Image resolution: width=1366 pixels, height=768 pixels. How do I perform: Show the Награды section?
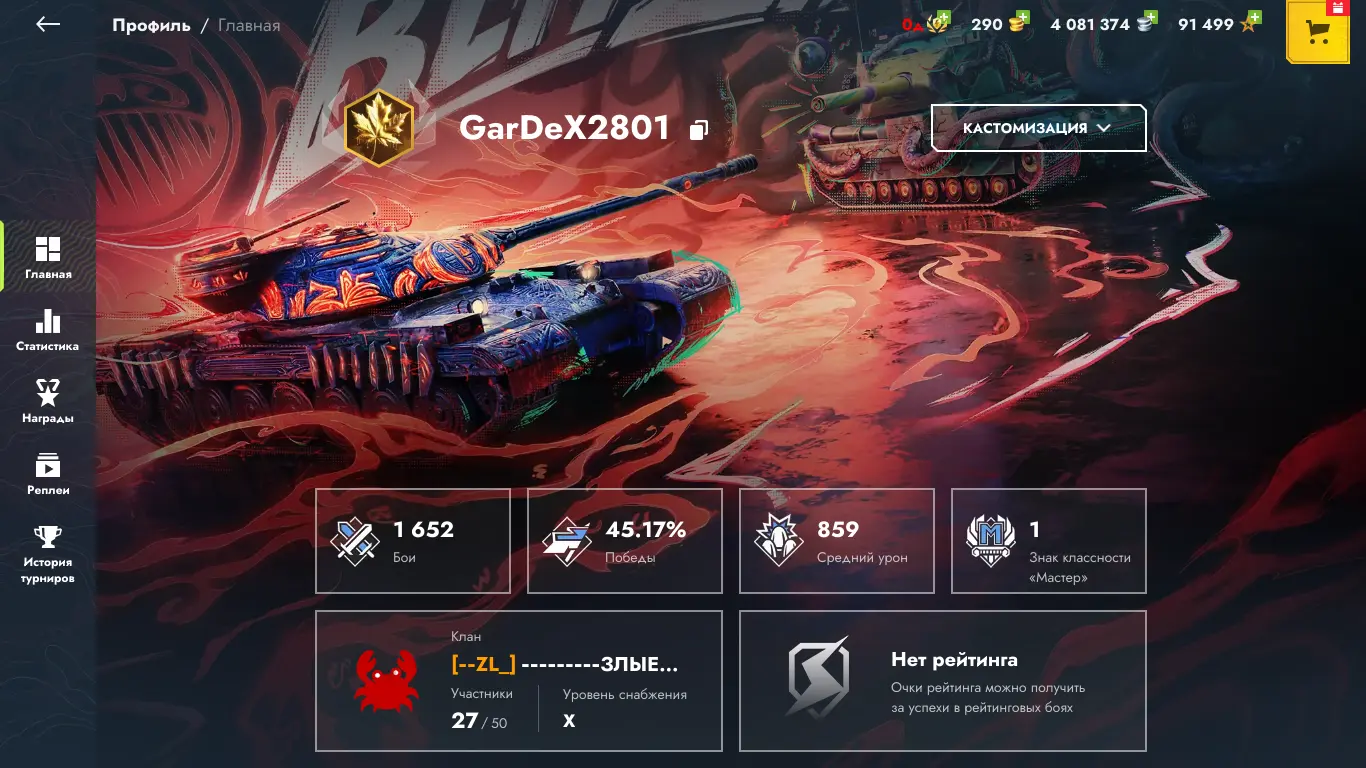click(48, 401)
